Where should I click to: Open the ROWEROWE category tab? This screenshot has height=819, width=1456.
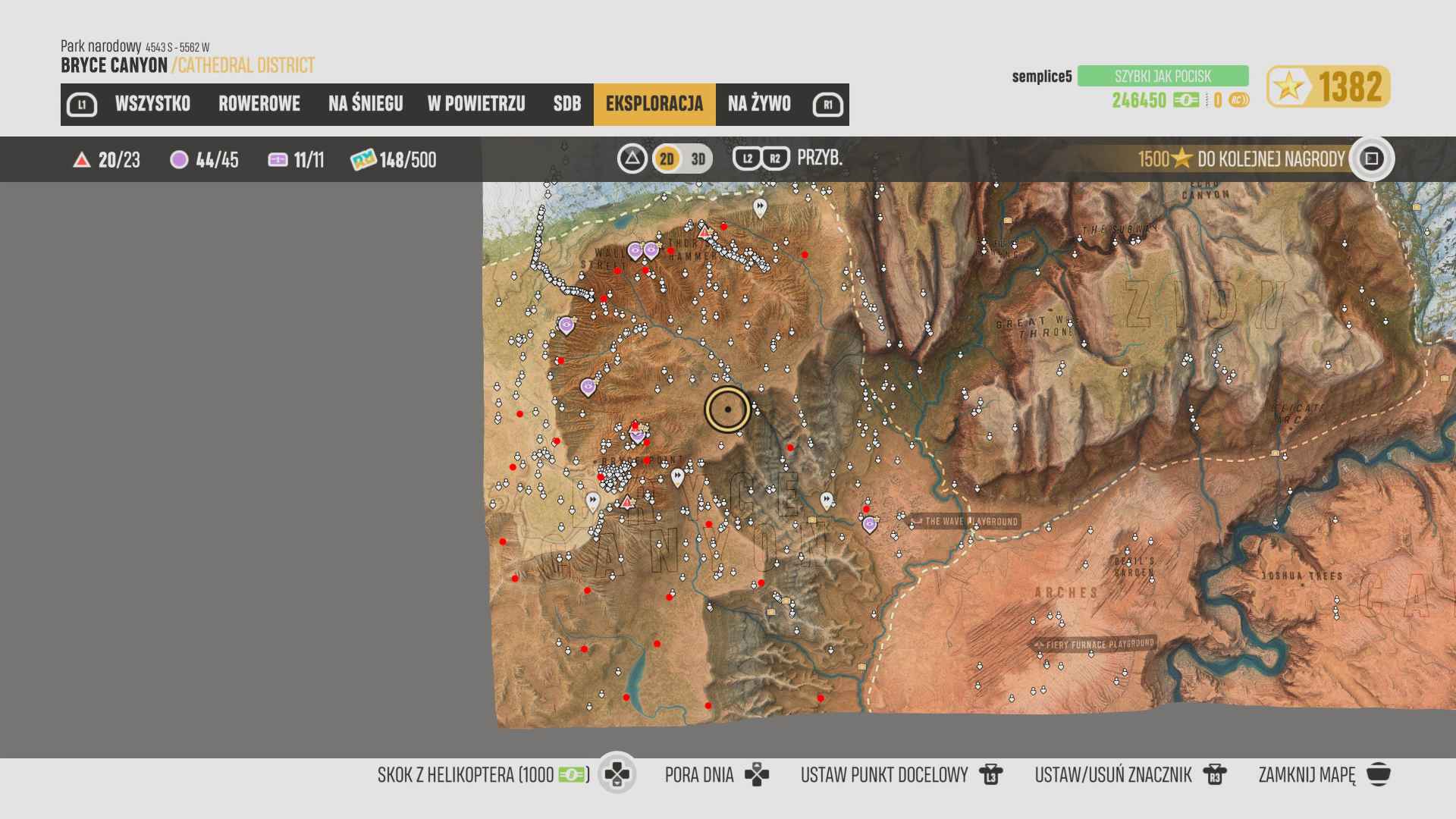point(259,104)
